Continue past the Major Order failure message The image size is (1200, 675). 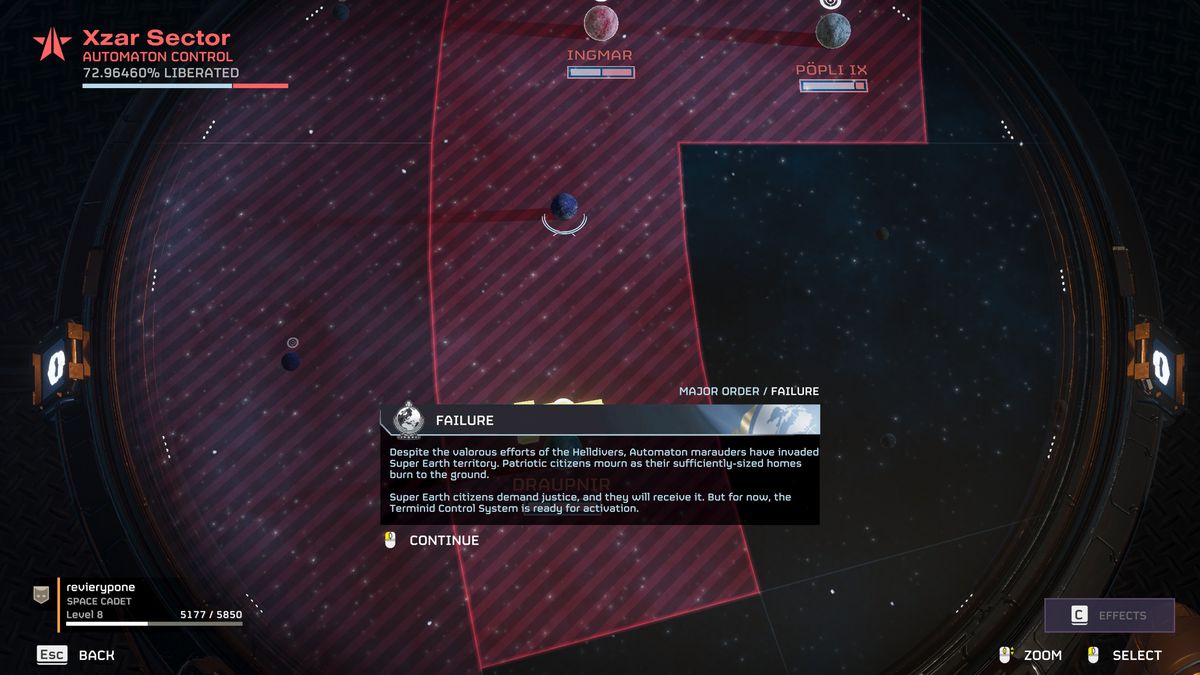443,540
